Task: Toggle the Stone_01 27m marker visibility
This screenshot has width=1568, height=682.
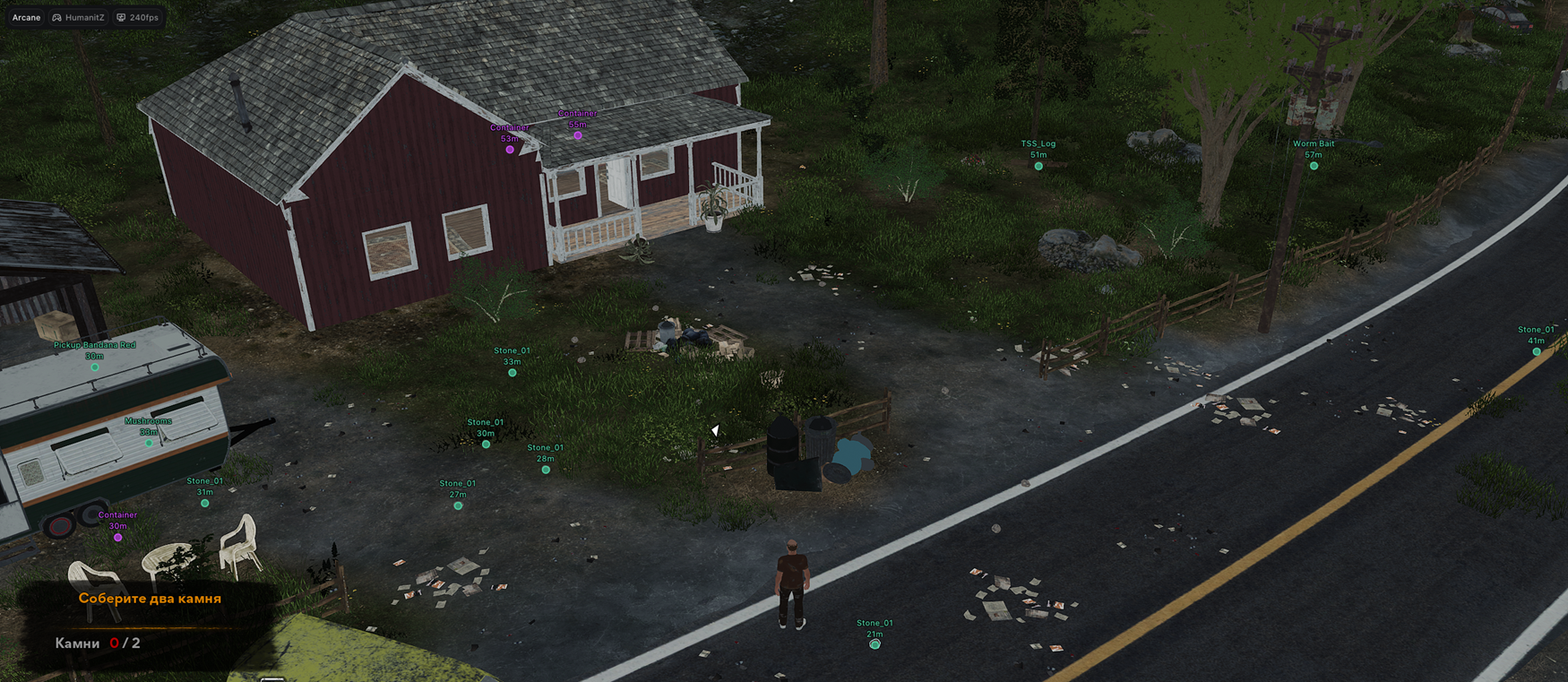Action: pyautogui.click(x=458, y=505)
